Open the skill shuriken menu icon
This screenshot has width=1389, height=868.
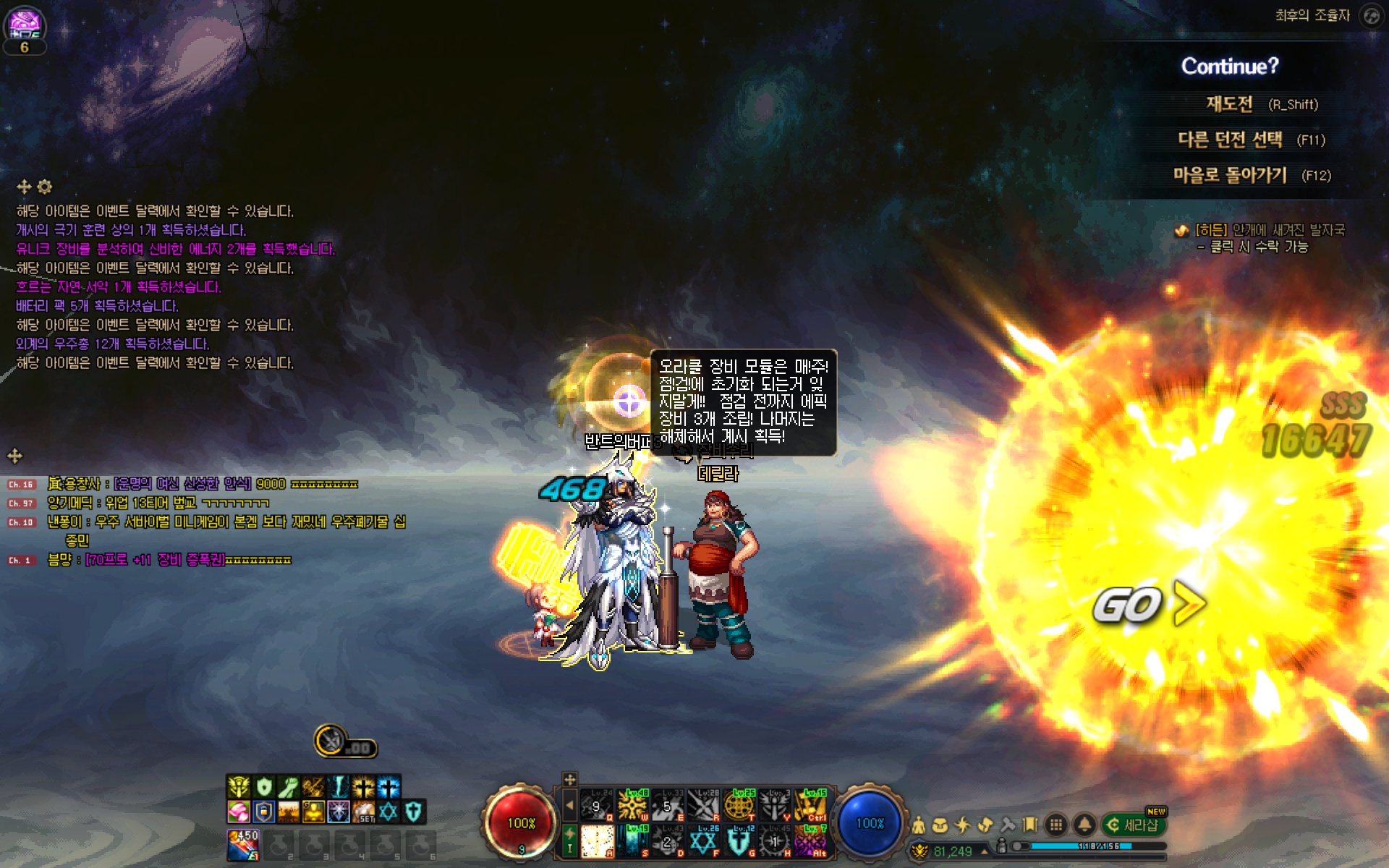click(x=963, y=825)
